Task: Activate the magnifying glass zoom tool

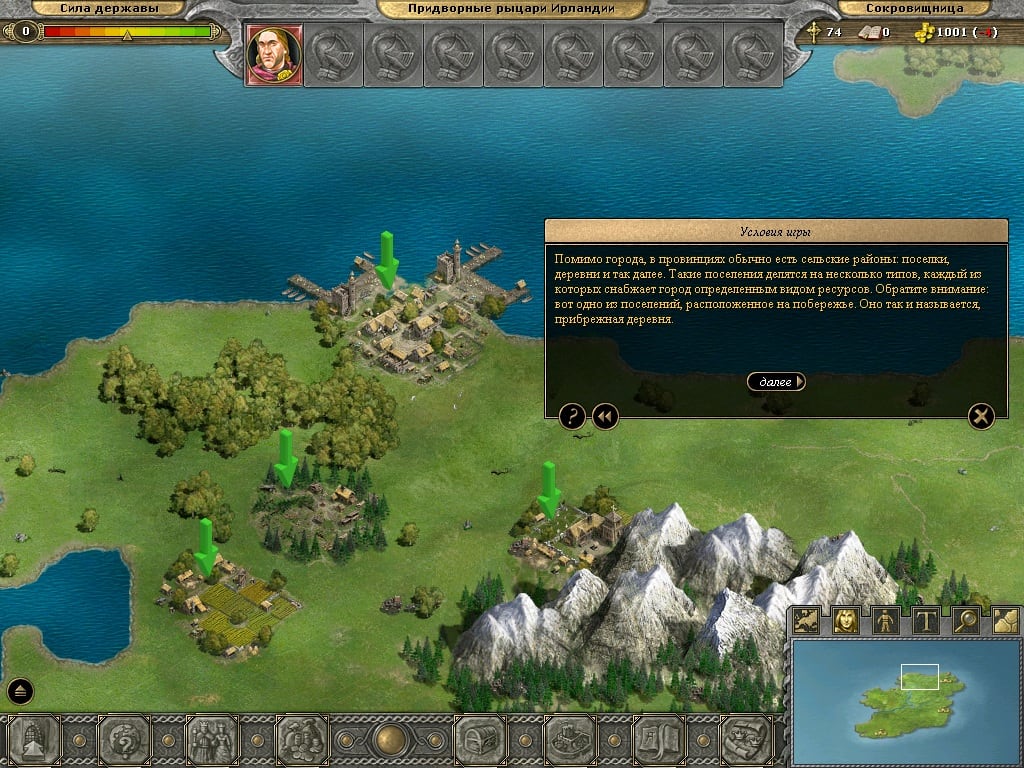Action: 966,621
